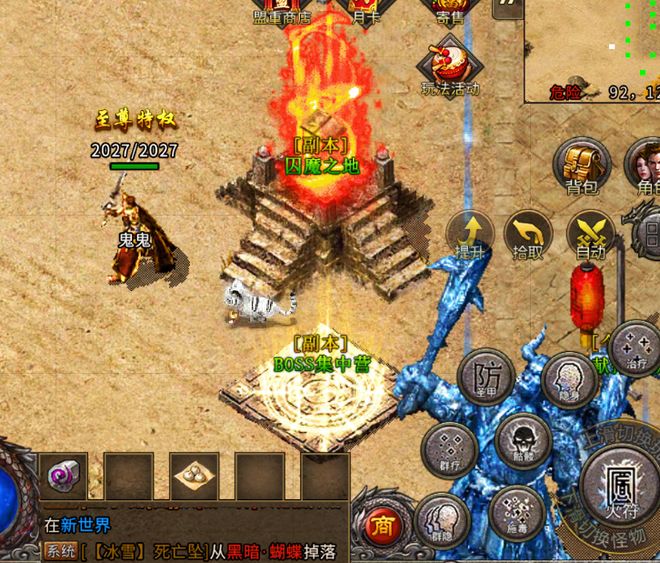The image size is (660, 563).
Task: Cast the 治疗 healing skill
Action: click(634, 346)
